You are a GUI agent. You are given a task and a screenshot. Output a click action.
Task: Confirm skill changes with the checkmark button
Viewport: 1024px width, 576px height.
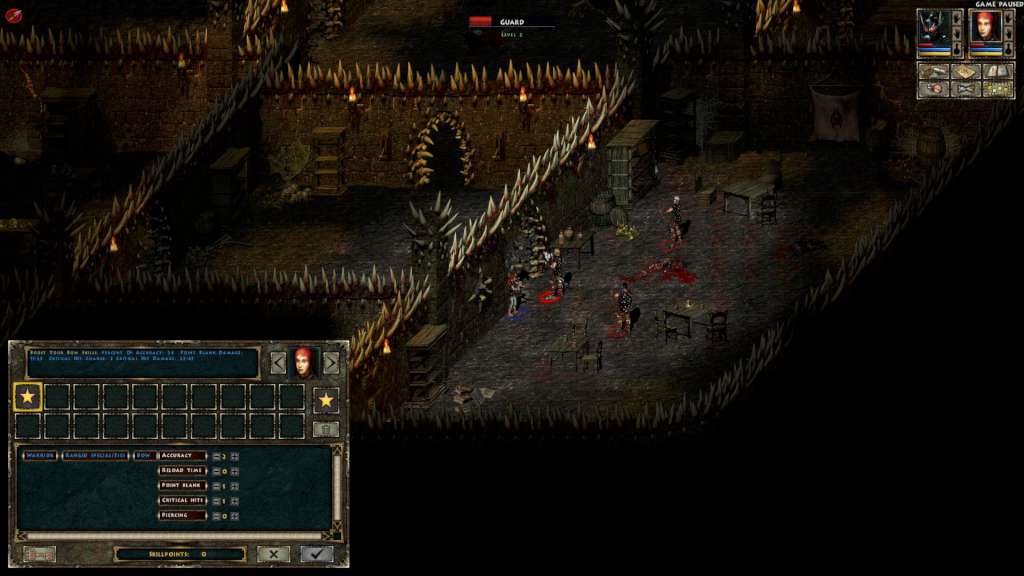click(x=317, y=553)
